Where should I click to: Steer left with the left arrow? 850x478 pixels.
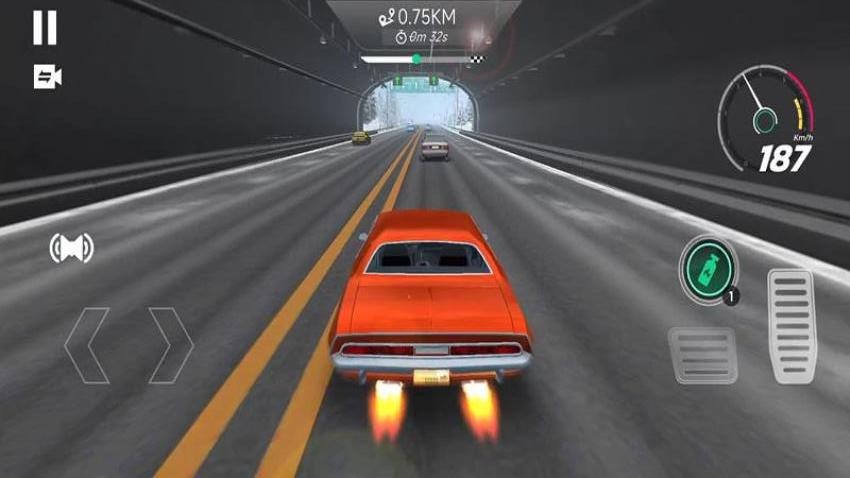87,345
